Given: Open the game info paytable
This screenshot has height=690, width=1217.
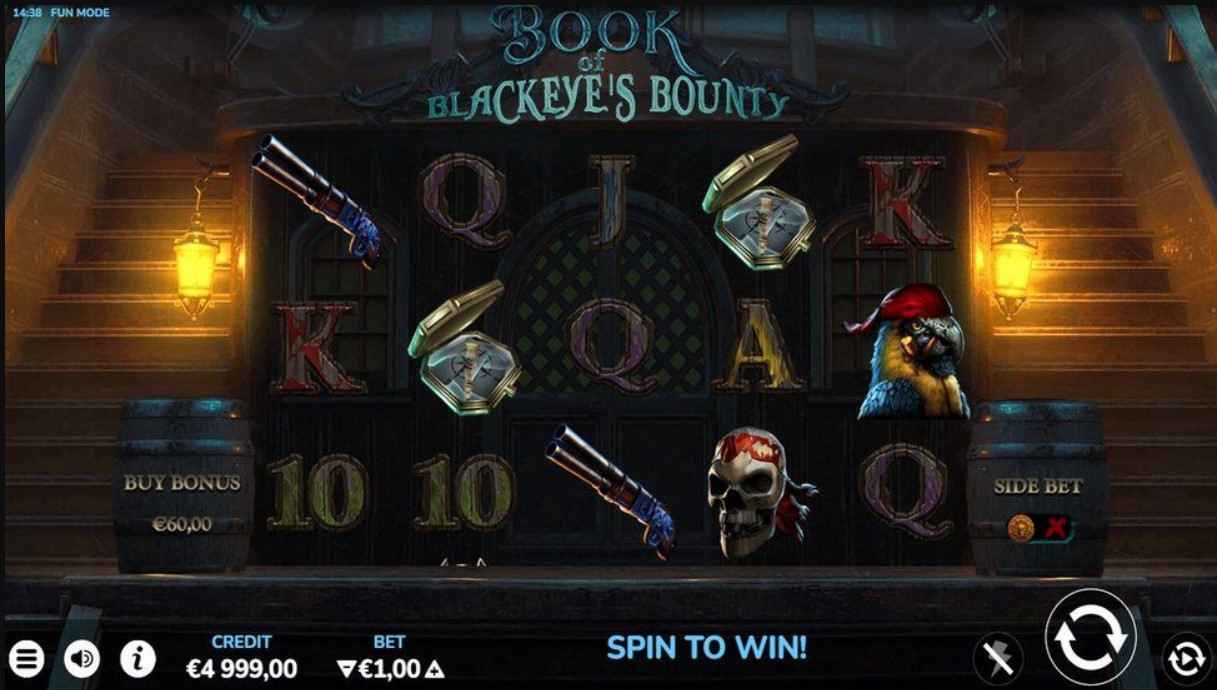Looking at the screenshot, I should pyautogui.click(x=138, y=659).
